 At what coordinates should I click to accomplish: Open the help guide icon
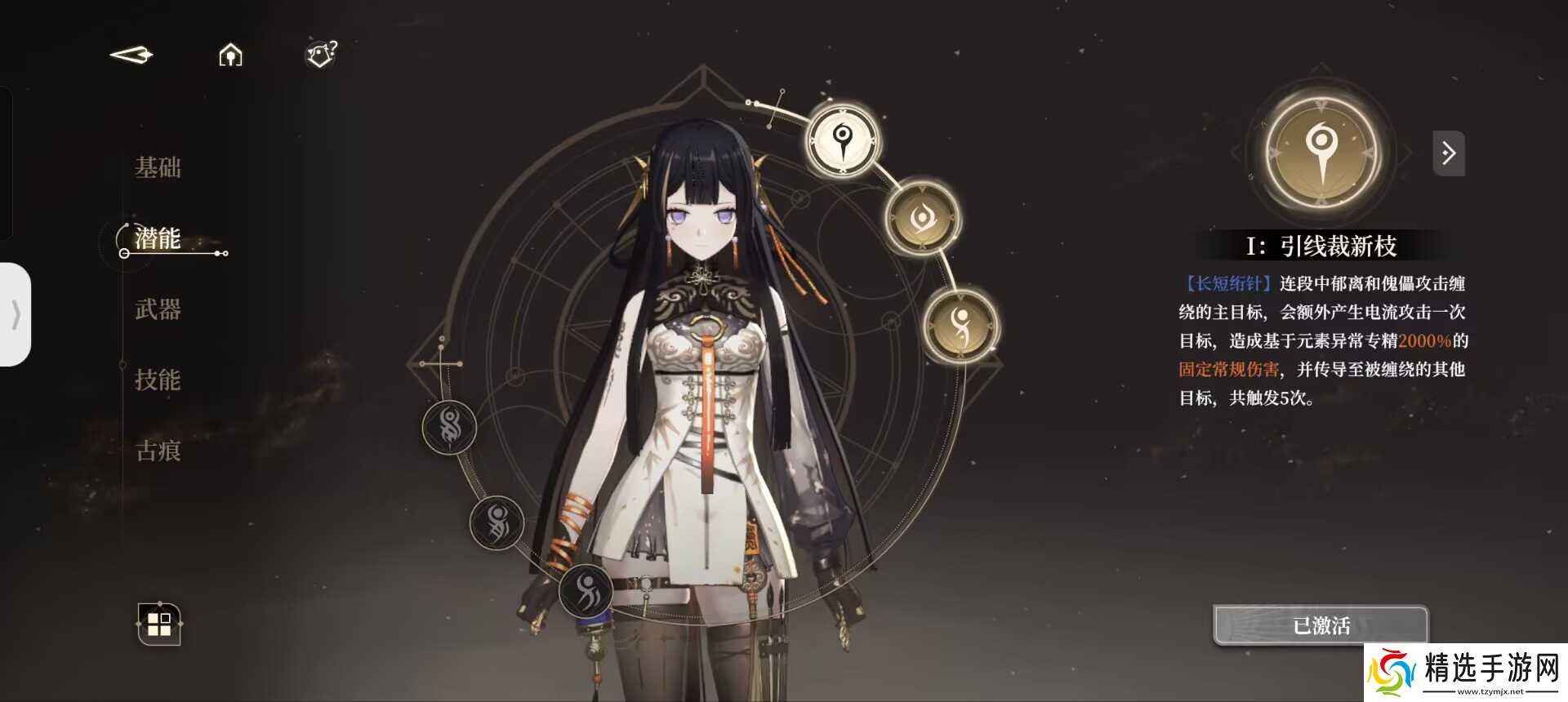tap(321, 55)
